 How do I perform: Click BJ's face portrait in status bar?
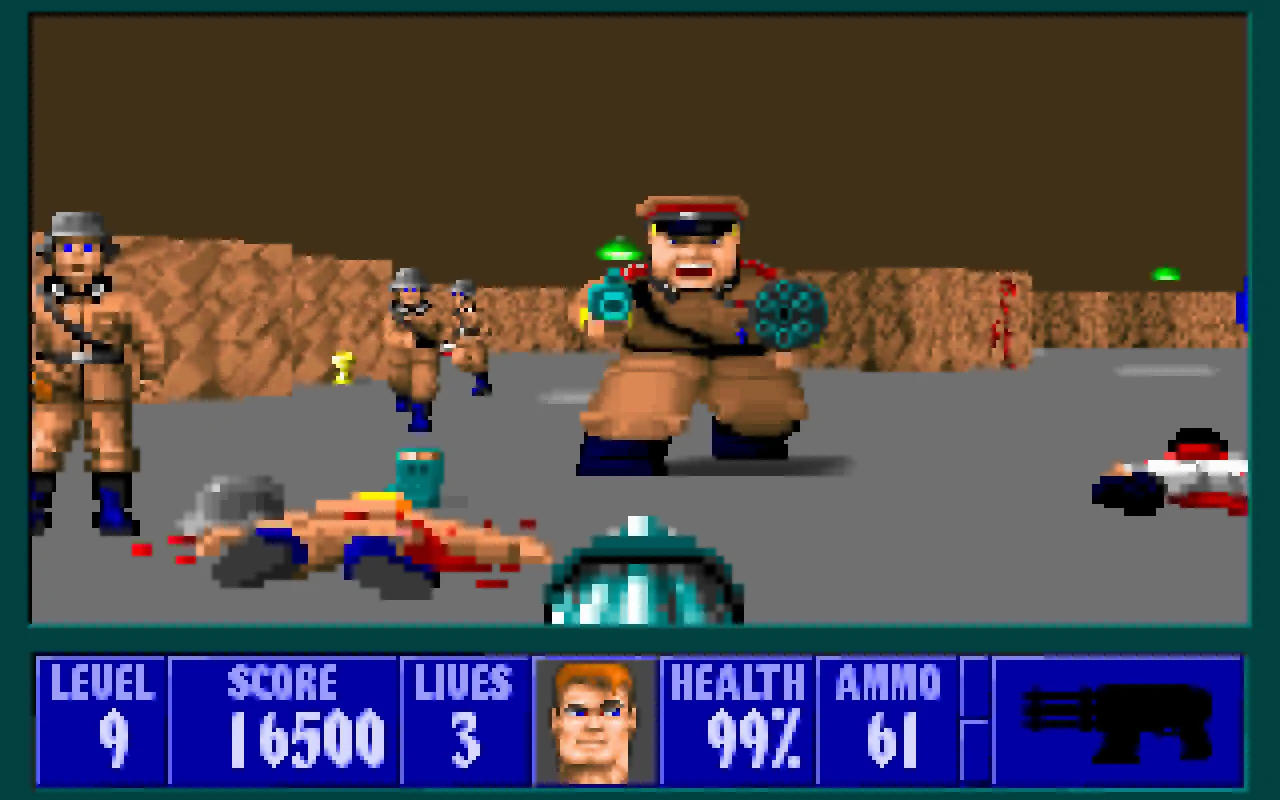click(597, 720)
